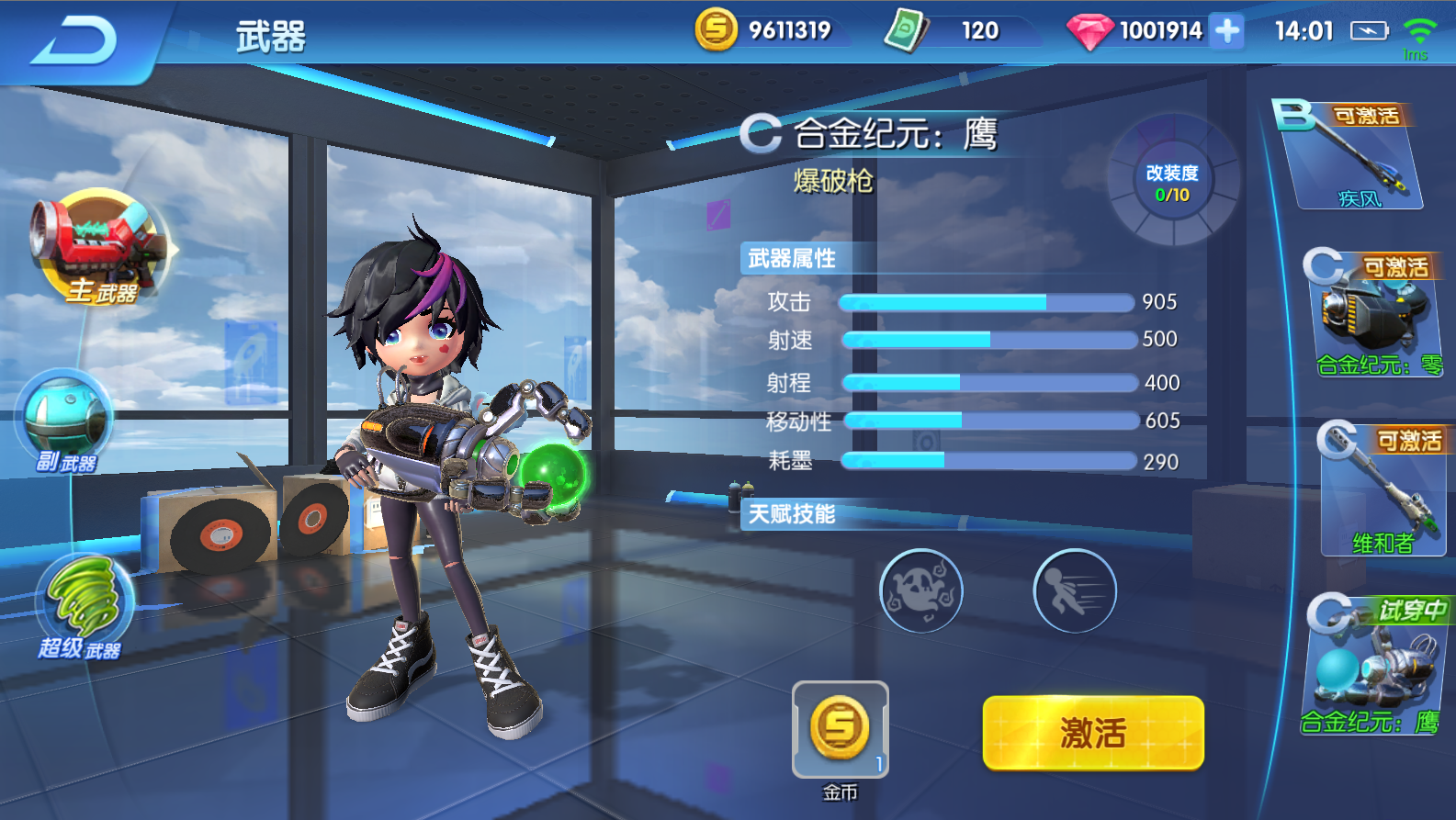
Task: Click the gold coin currency icon
Action: click(717, 30)
